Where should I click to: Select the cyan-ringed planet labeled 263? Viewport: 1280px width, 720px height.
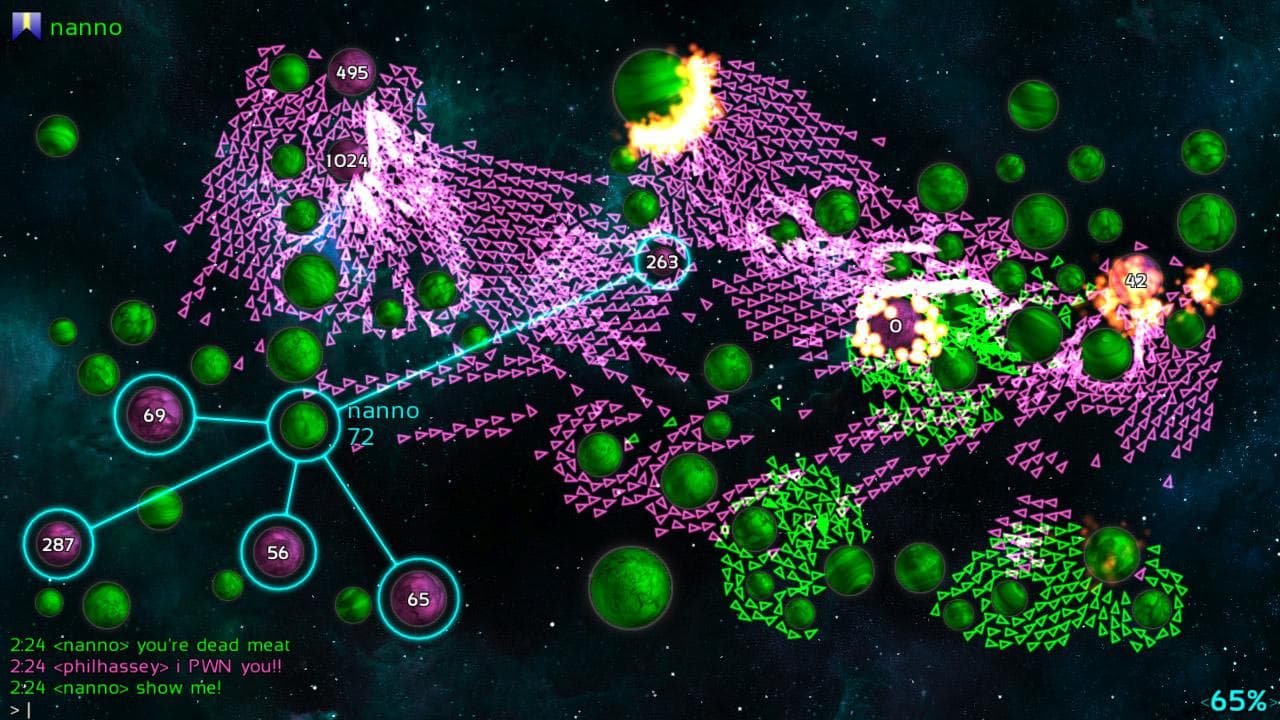pos(661,261)
